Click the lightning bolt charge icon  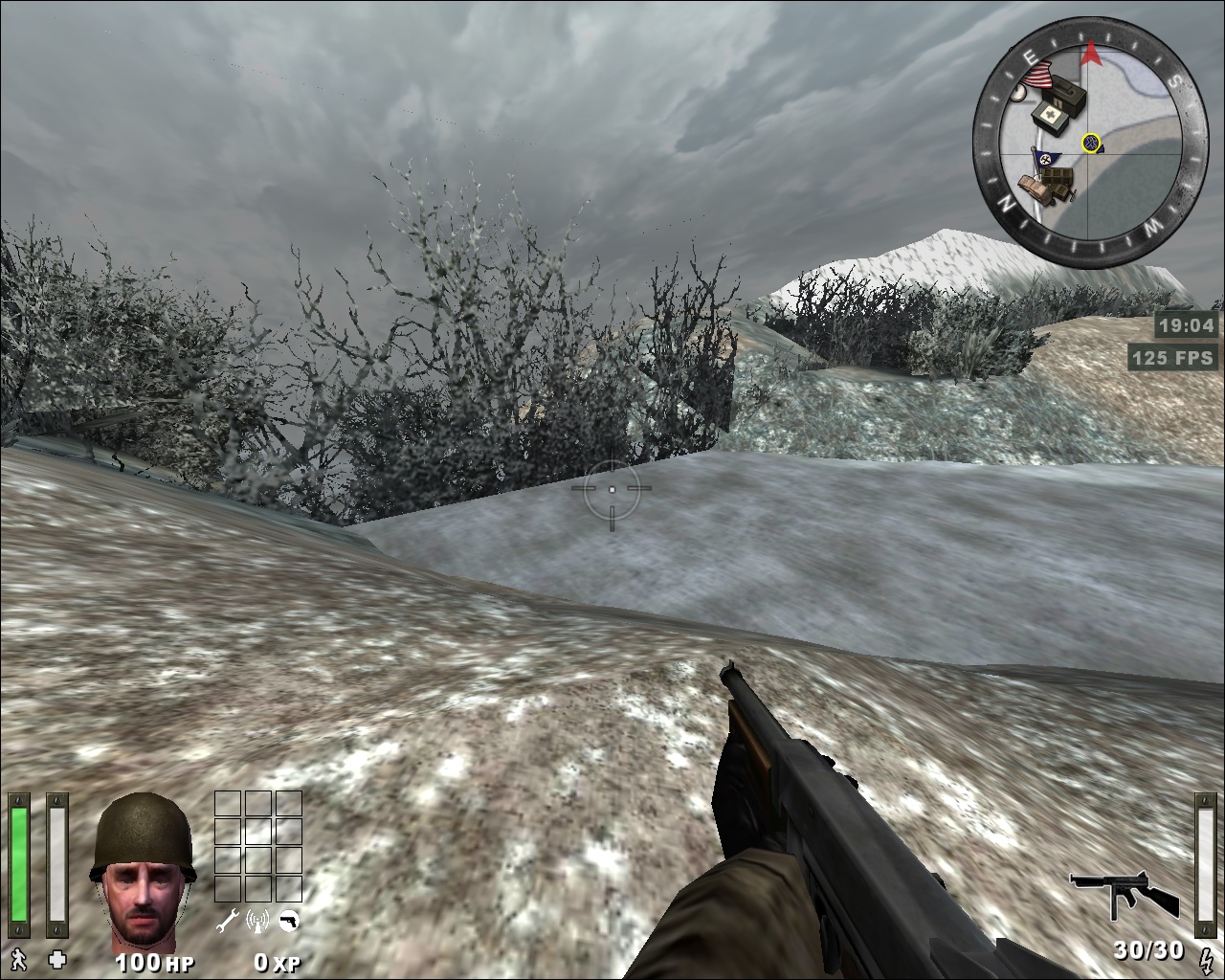(x=1204, y=952)
